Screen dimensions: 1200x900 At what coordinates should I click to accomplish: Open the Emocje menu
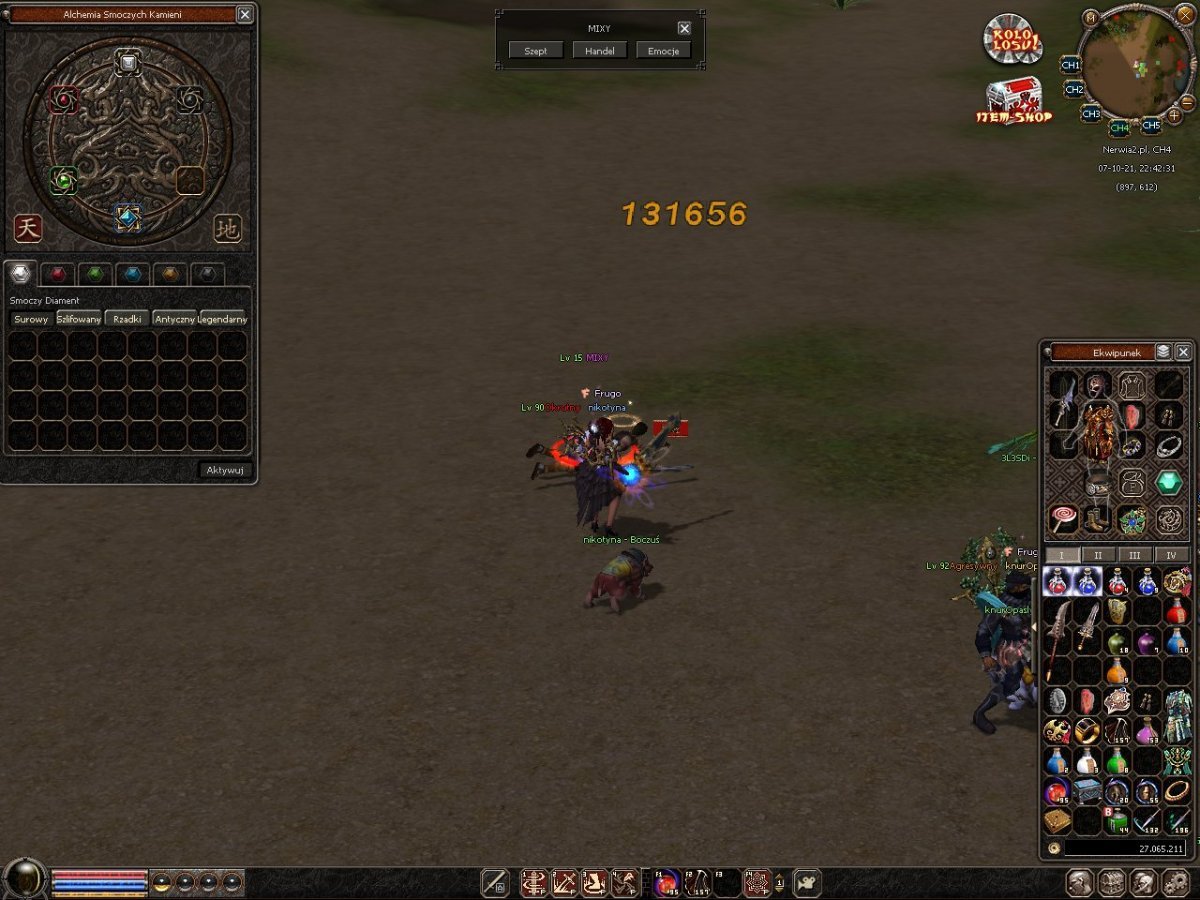[663, 51]
